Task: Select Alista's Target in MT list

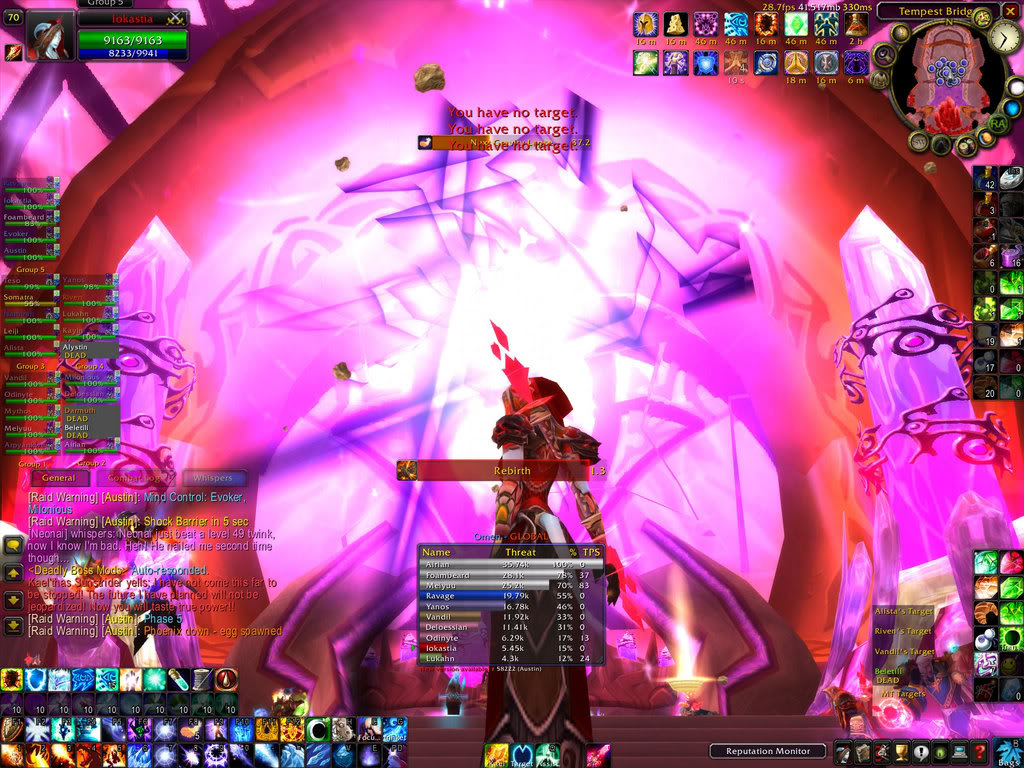Action: (905, 611)
